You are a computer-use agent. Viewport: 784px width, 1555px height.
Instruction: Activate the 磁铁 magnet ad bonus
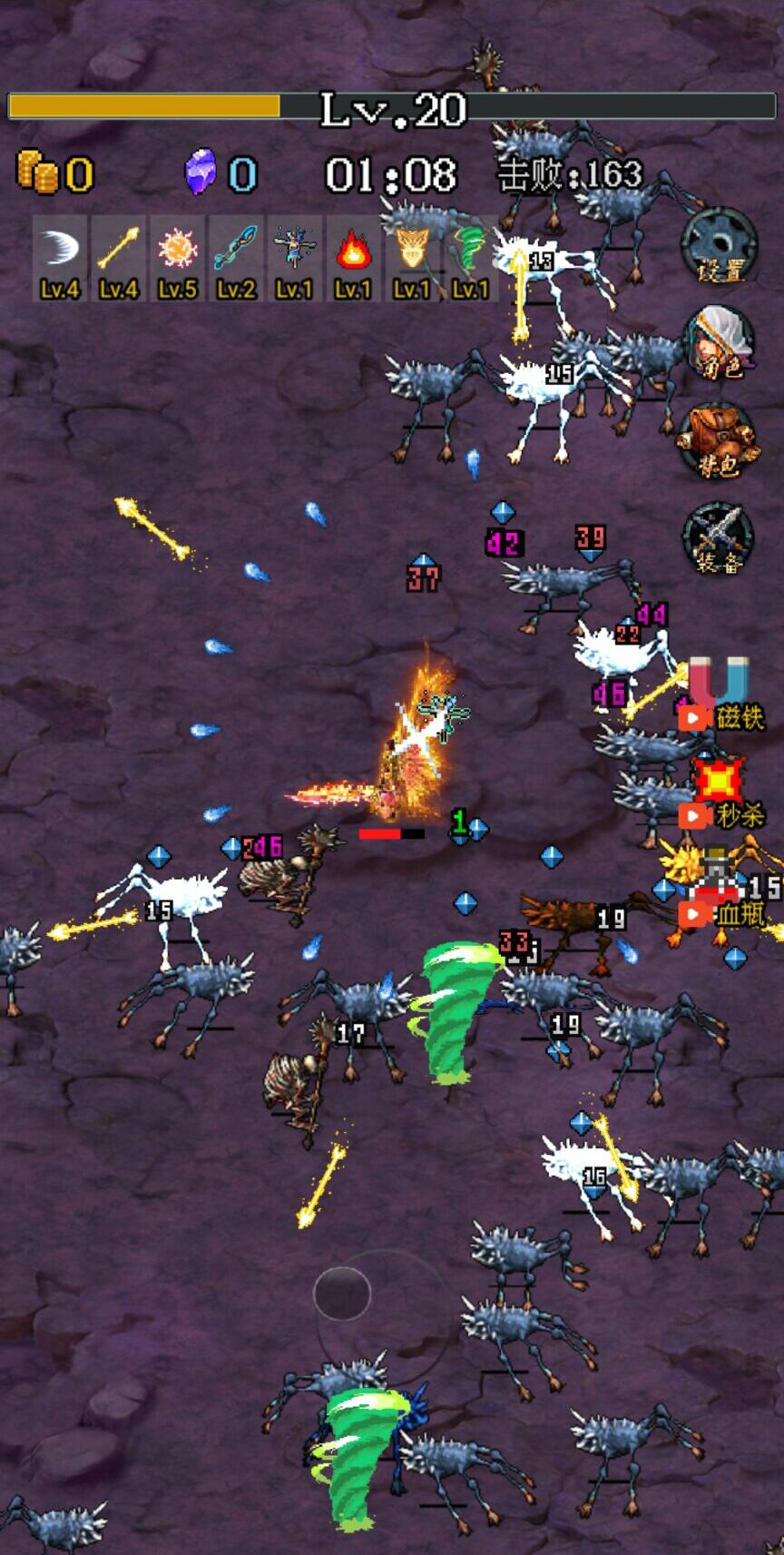point(719,696)
